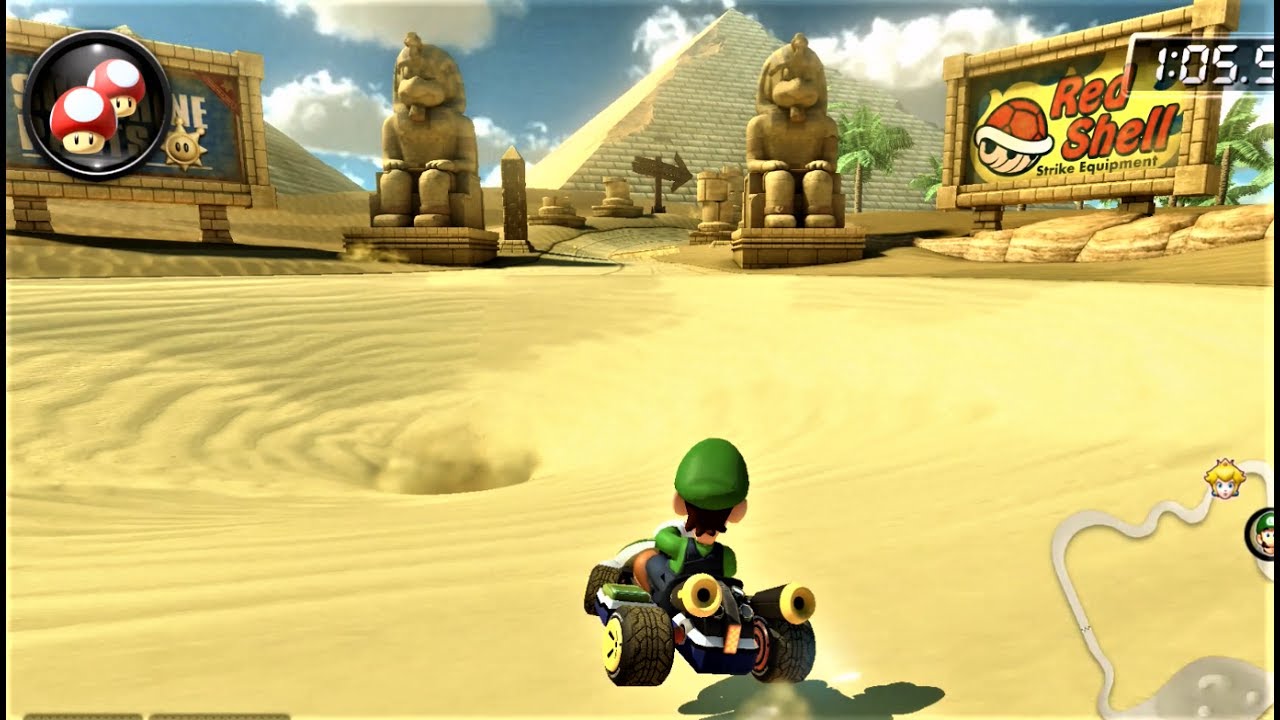Image resolution: width=1280 pixels, height=720 pixels.
Task: Select Luigi's head icon on the minimap
Action: click(x=1267, y=533)
